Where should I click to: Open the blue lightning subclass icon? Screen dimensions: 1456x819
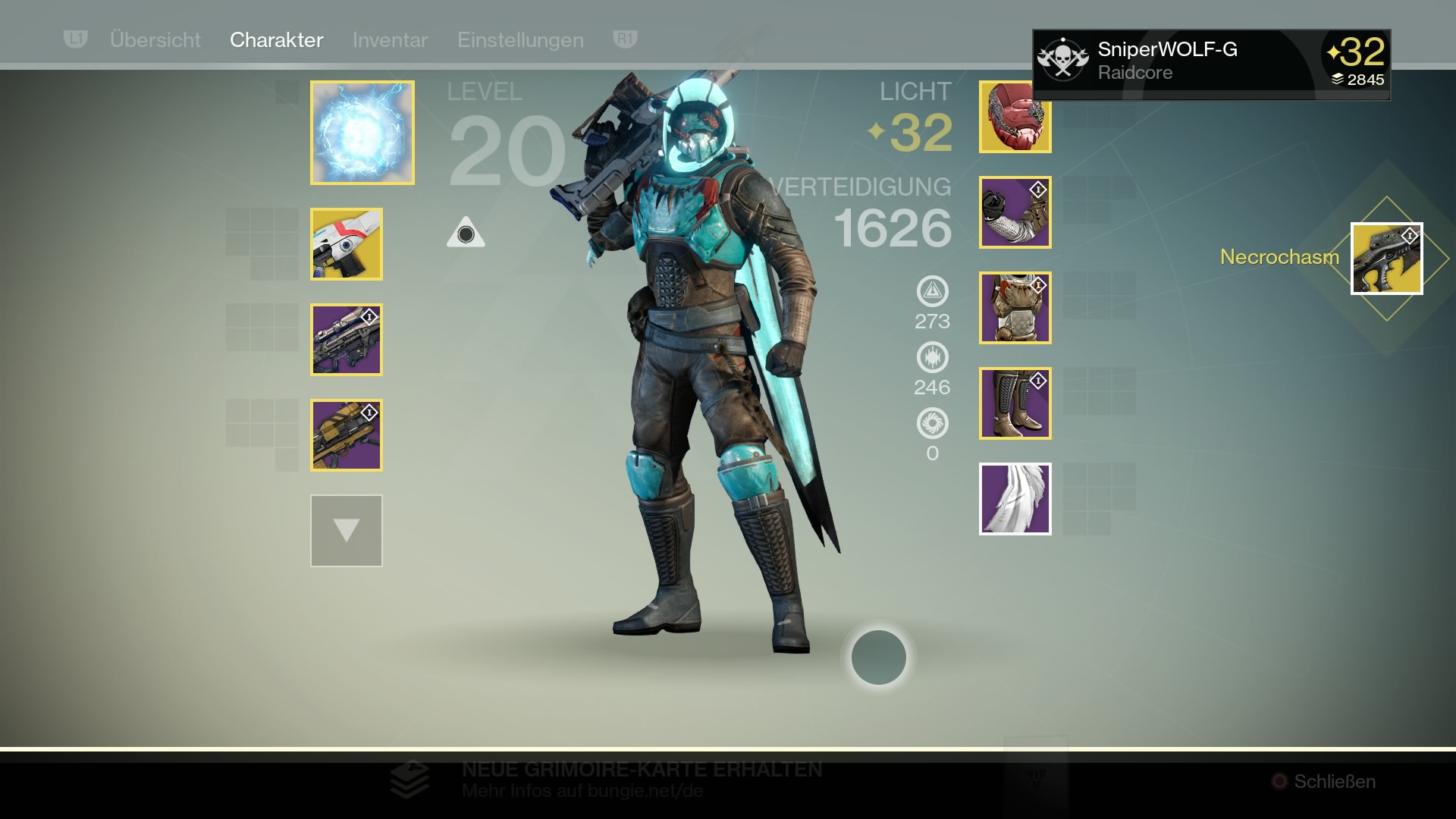pyautogui.click(x=362, y=133)
